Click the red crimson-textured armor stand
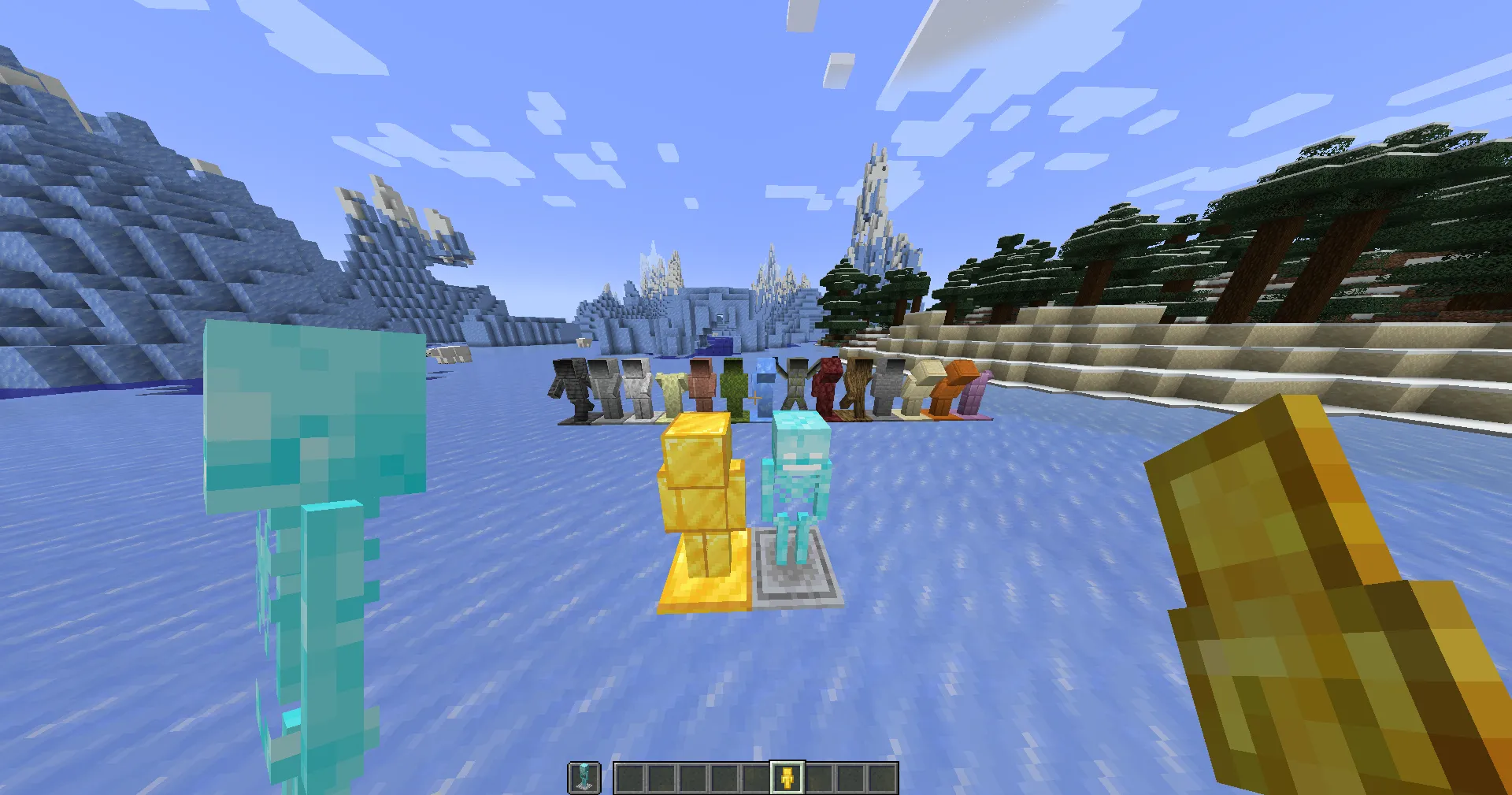1512x795 pixels. (831, 386)
